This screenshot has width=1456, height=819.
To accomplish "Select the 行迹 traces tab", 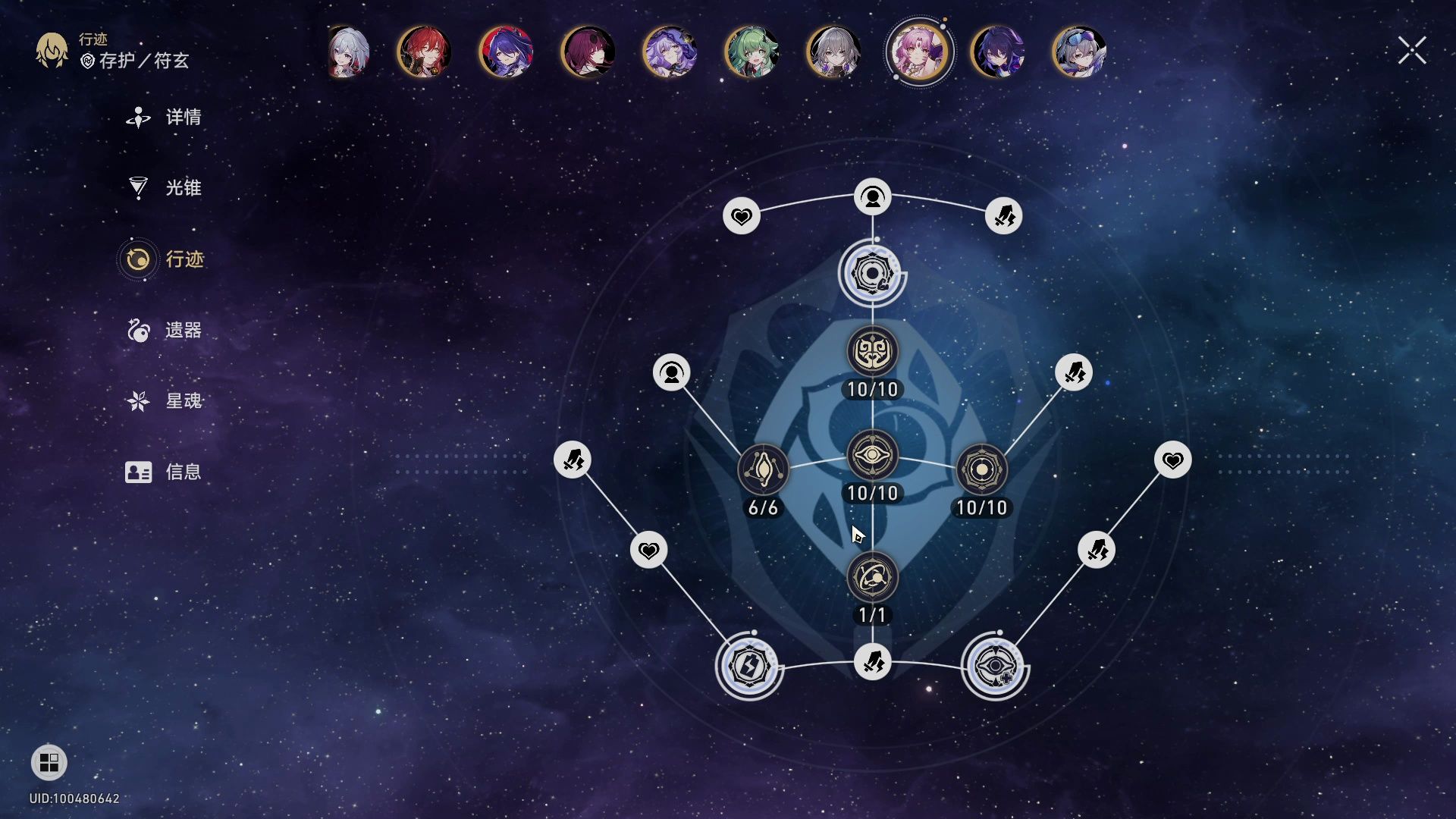I will click(165, 259).
